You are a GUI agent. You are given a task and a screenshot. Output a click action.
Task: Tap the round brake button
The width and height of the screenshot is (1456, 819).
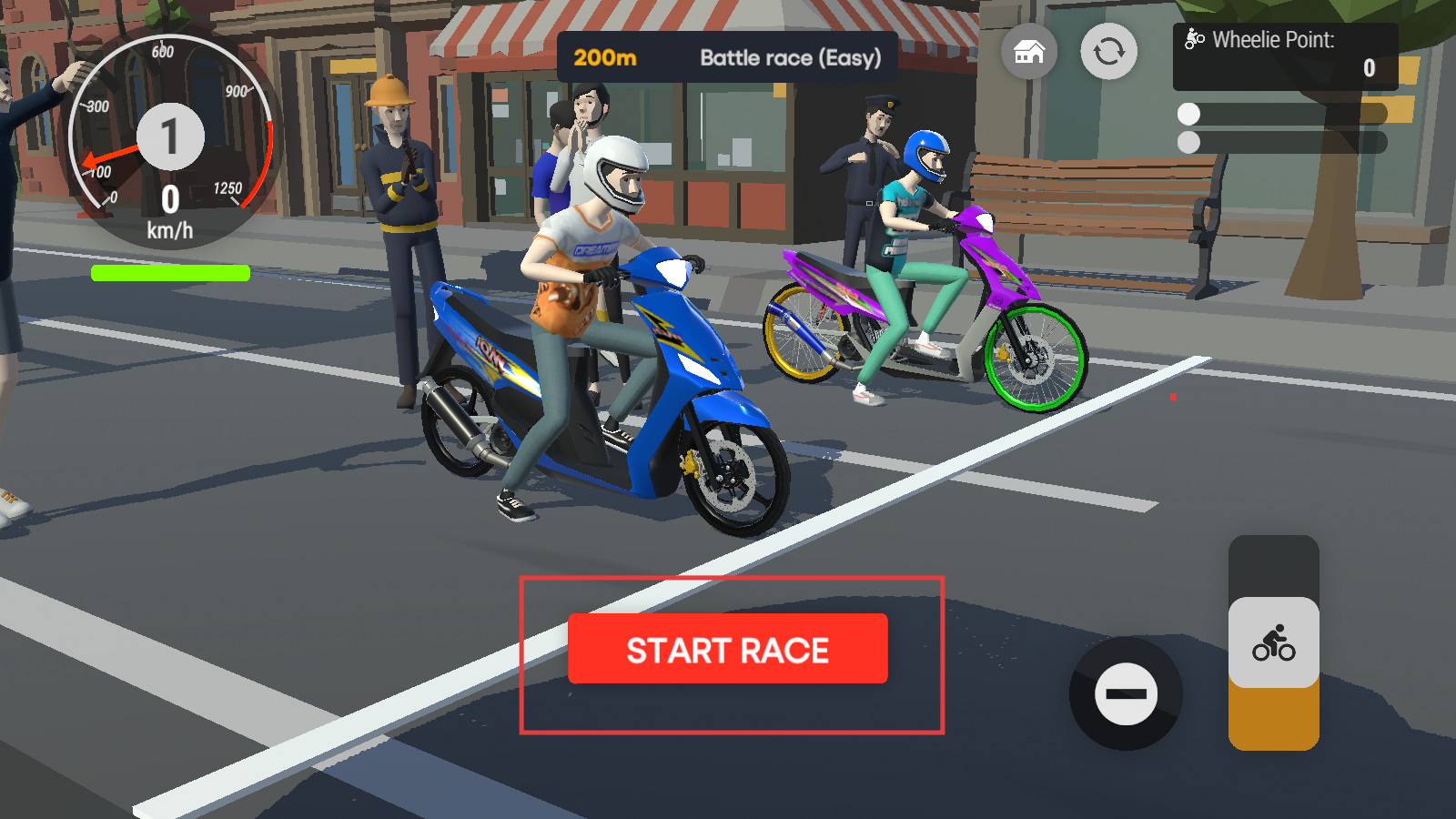tap(1126, 694)
